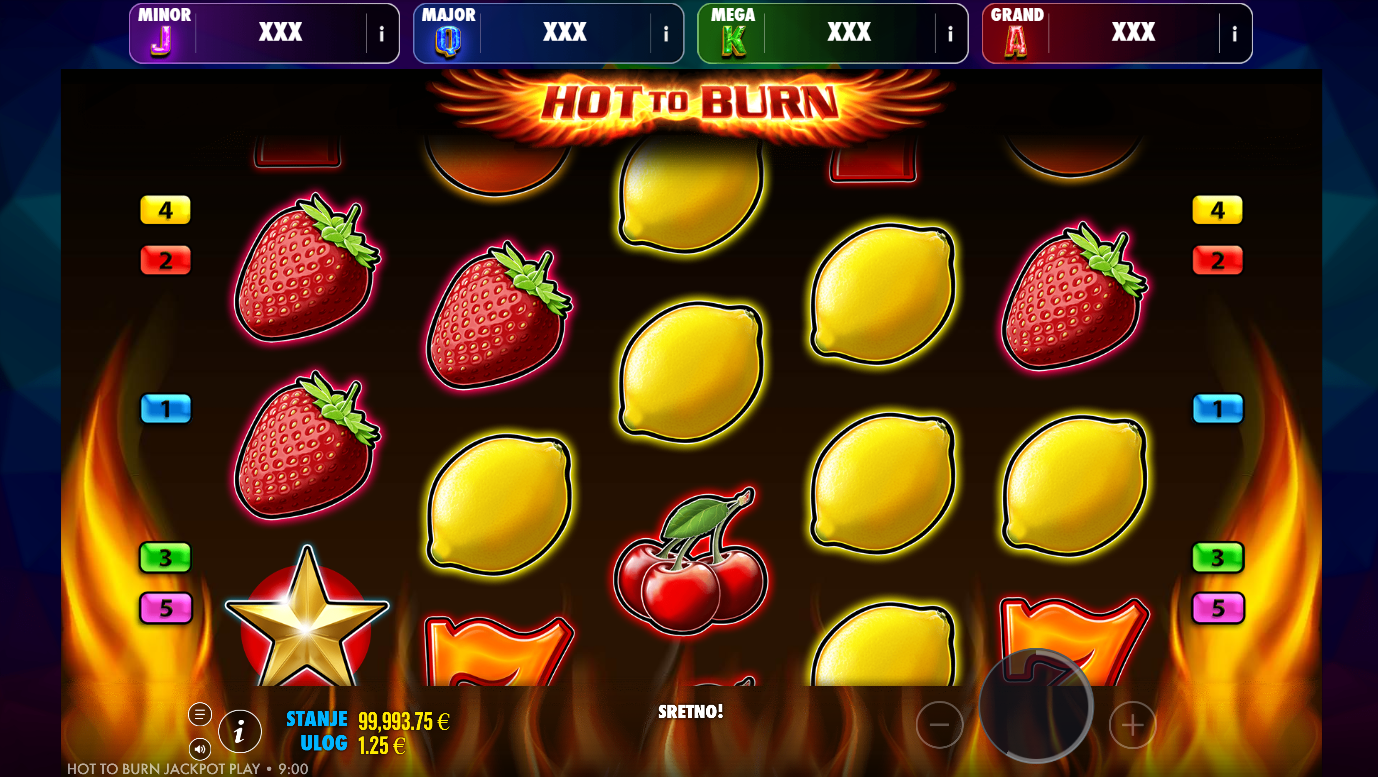This screenshot has width=1378, height=777.
Task: Open the hamburger menu button
Action: (x=200, y=714)
